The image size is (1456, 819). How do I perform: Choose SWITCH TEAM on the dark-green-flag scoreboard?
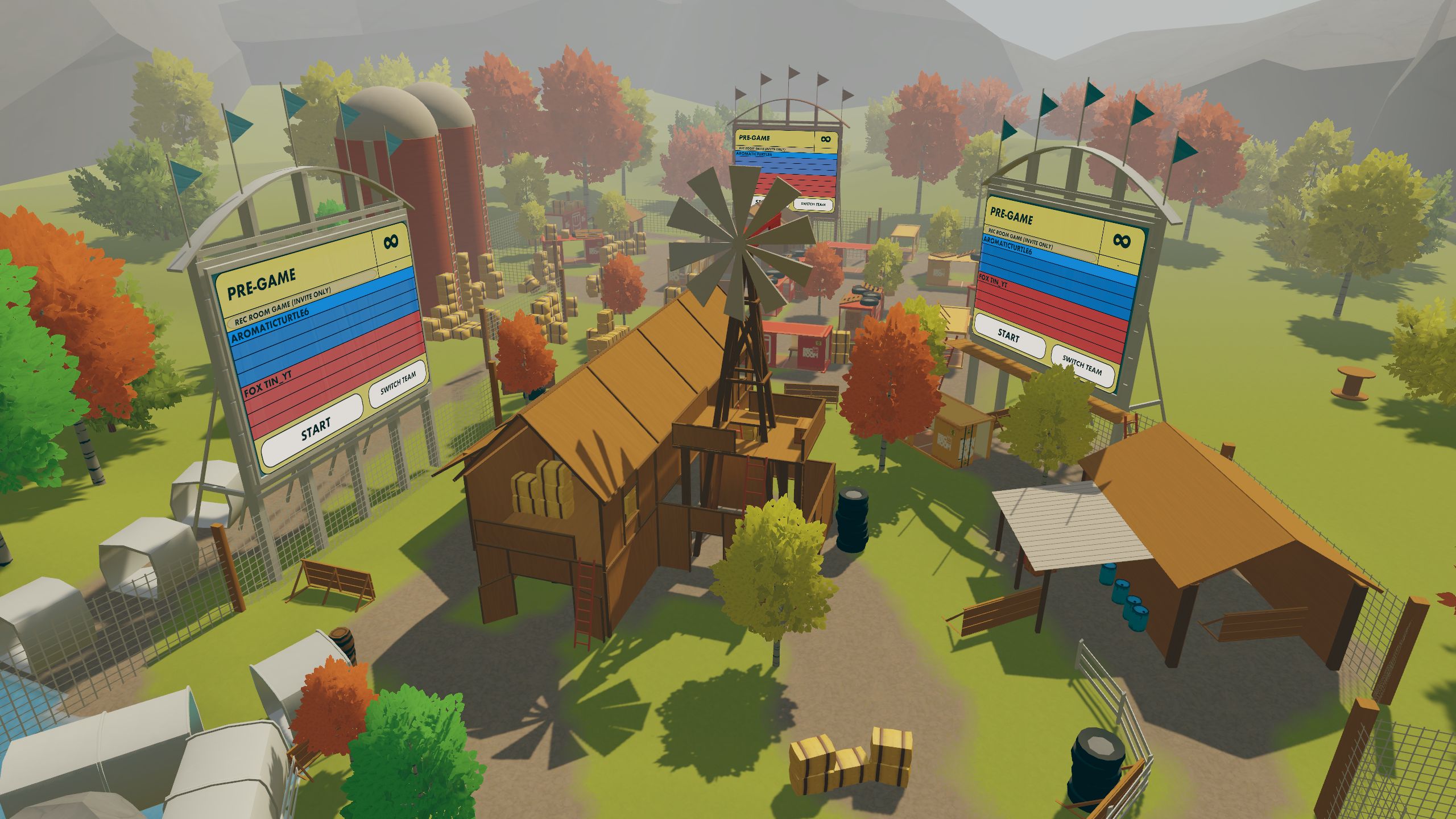(x=1081, y=364)
